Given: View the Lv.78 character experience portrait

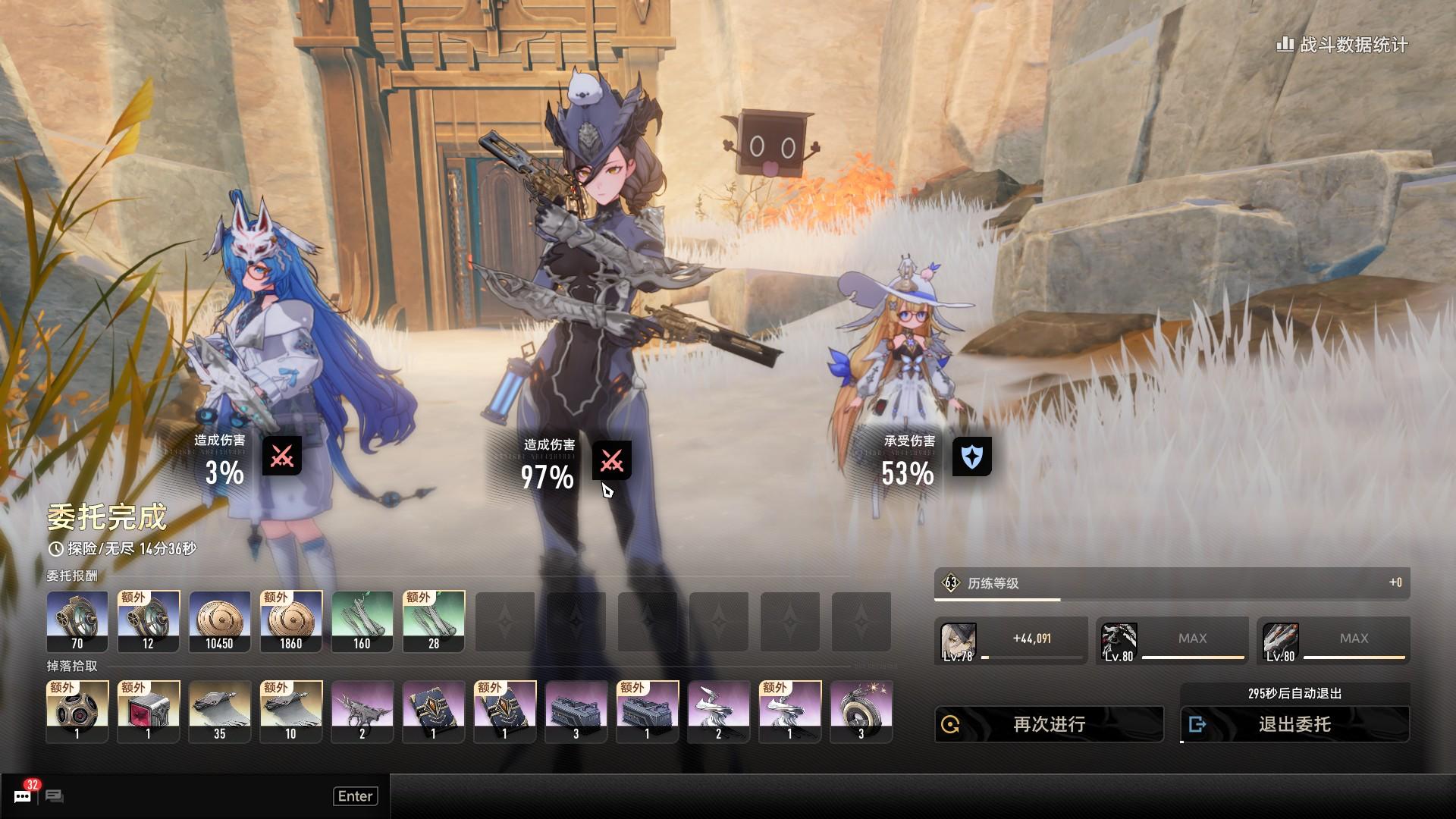Looking at the screenshot, I should point(958,642).
